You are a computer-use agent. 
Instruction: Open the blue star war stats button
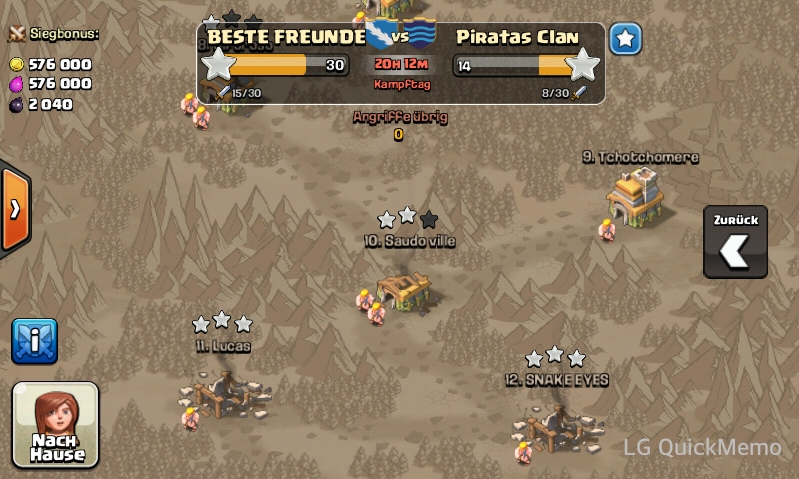625,40
